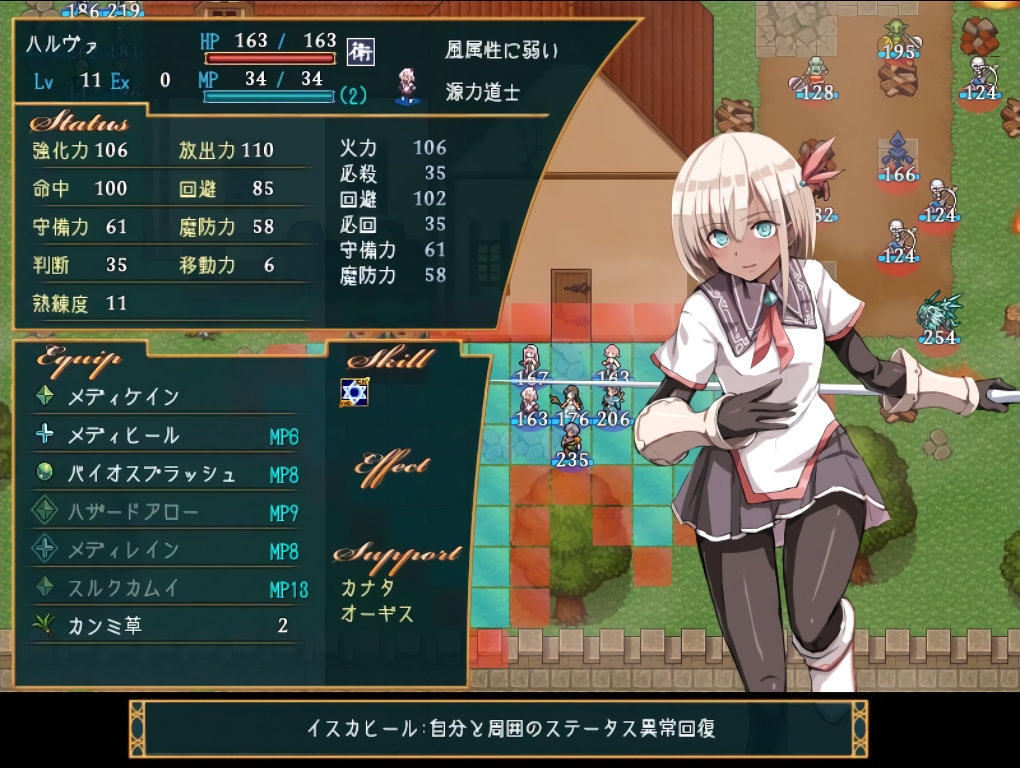1020x768 pixels.
Task: Inspect the hexagram skill icon under Skill
Action: [354, 392]
